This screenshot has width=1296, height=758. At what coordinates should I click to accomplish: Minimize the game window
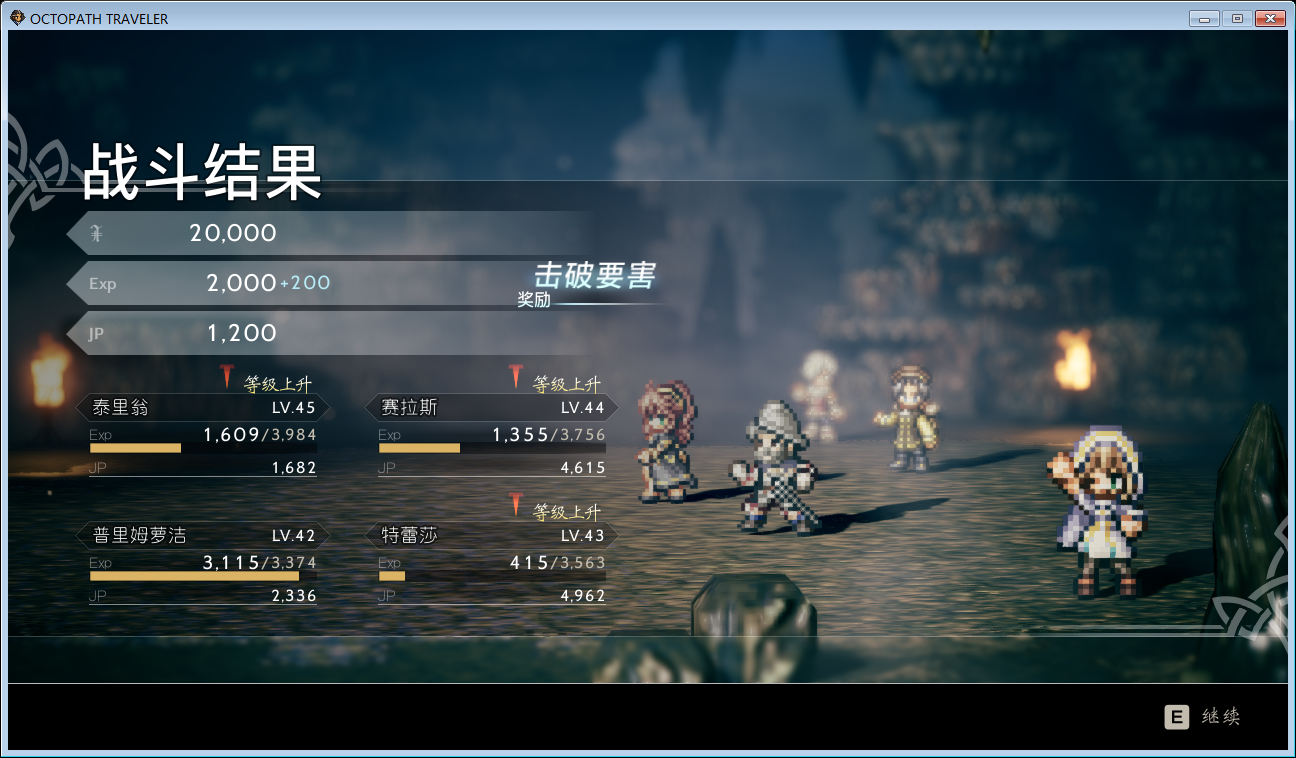coord(1205,18)
